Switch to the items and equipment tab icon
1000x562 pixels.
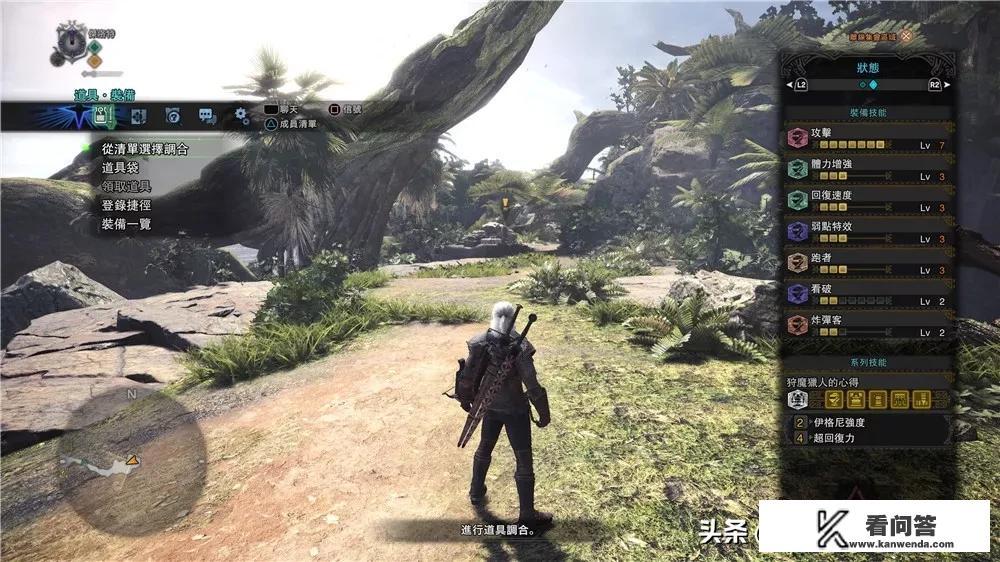(101, 117)
